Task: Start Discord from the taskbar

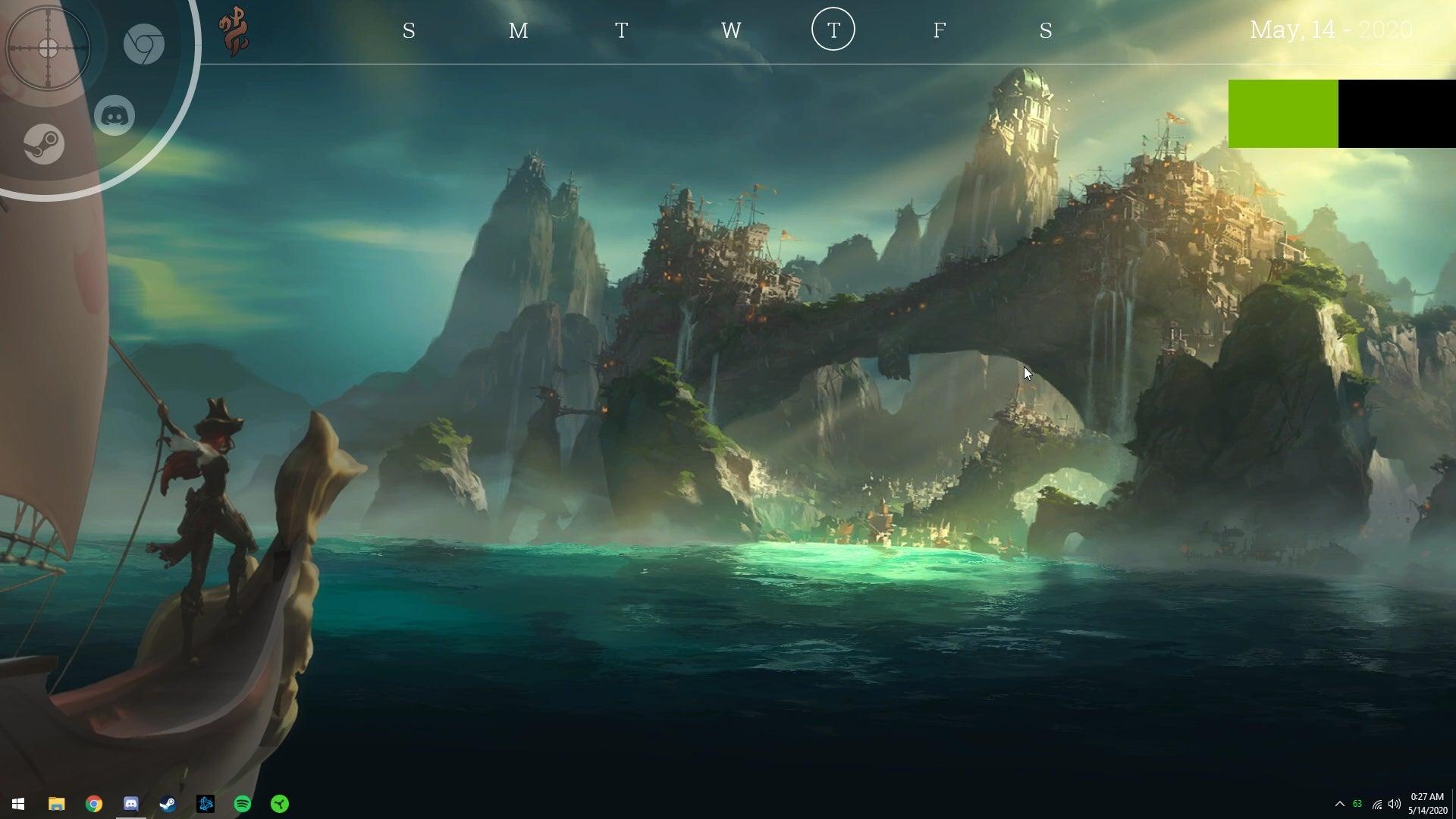Action: [130, 804]
